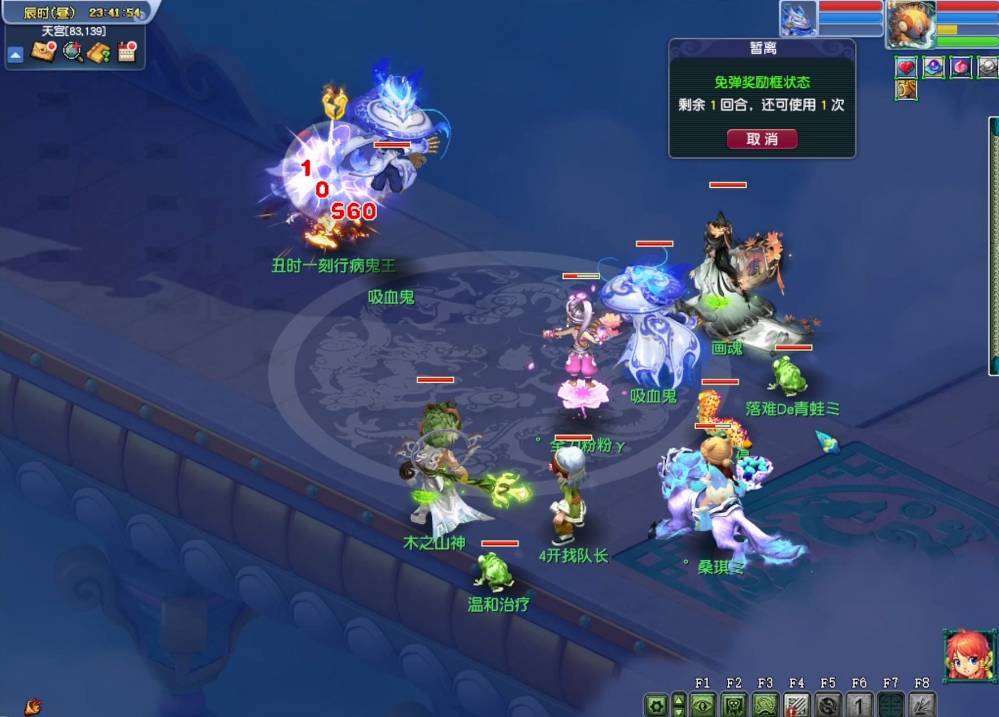Open the mail envelope icon
The width and height of the screenshot is (999, 717).
pos(43,52)
